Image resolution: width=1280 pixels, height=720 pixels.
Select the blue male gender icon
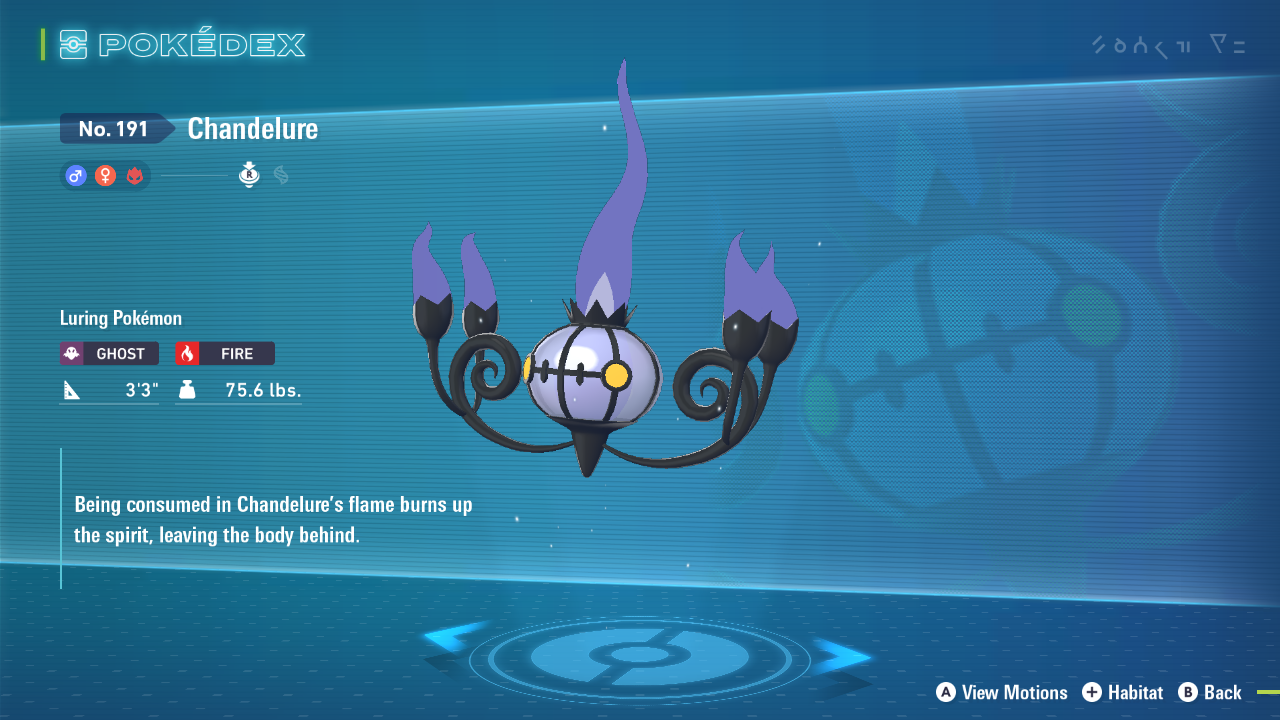pyautogui.click(x=75, y=176)
